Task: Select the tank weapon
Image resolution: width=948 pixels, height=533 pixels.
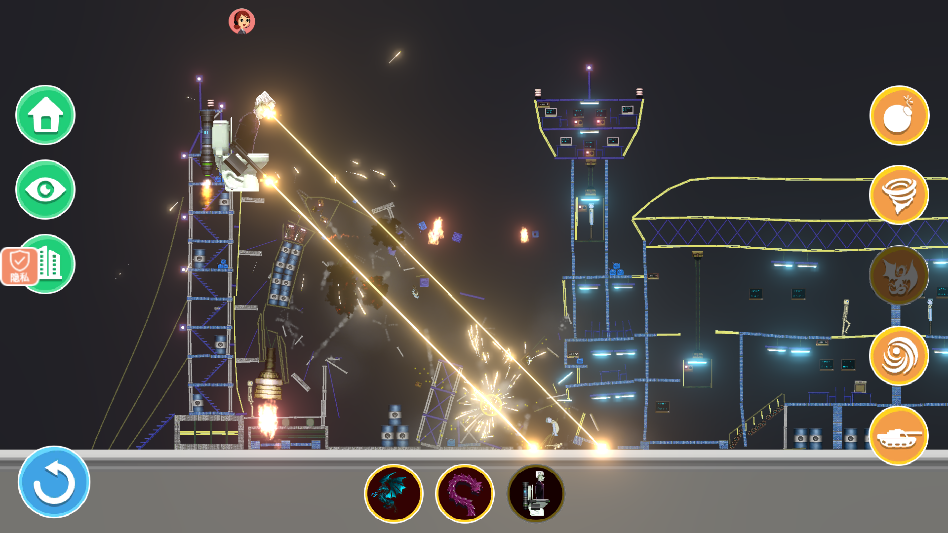Action: [x=899, y=435]
